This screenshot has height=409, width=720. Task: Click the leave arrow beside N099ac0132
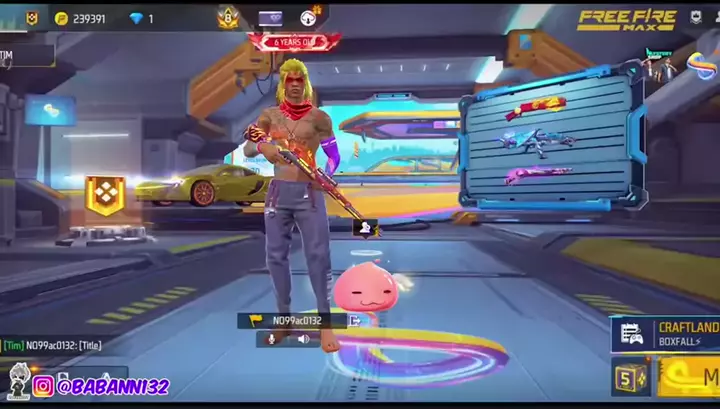click(354, 321)
